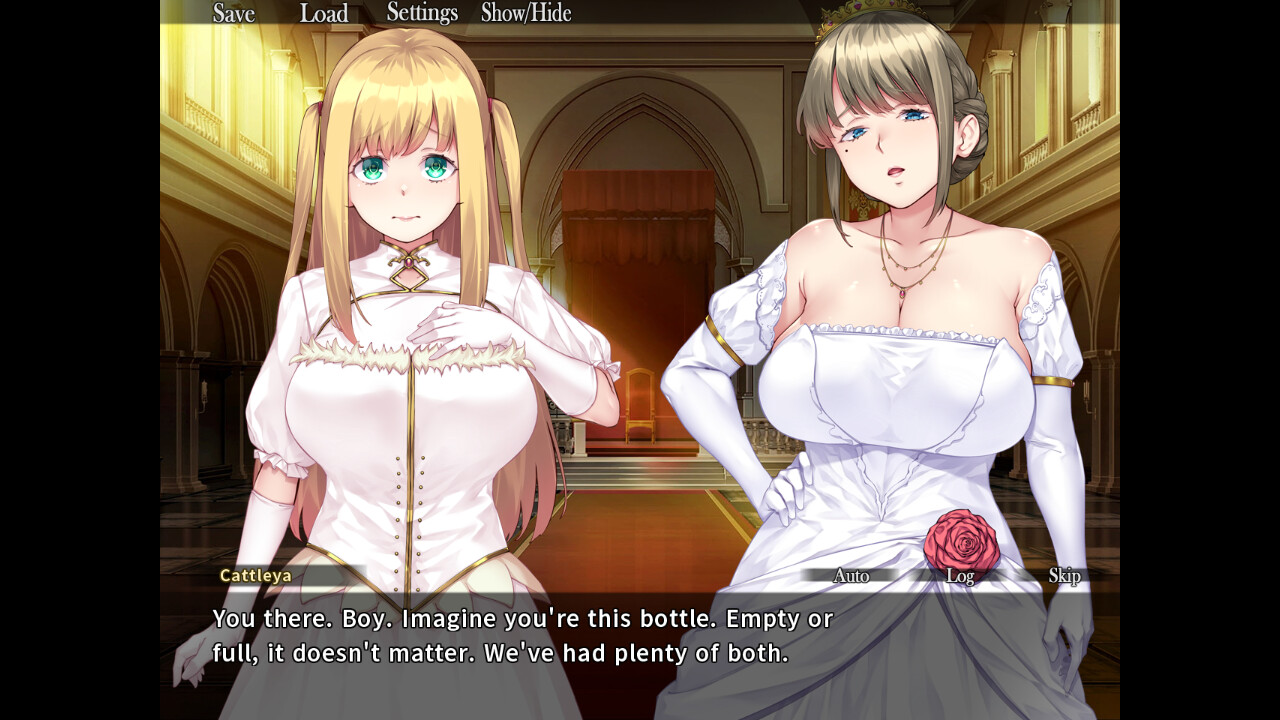1280x720 pixels.
Task: Enable Auto dialogue advance
Action: (851, 576)
